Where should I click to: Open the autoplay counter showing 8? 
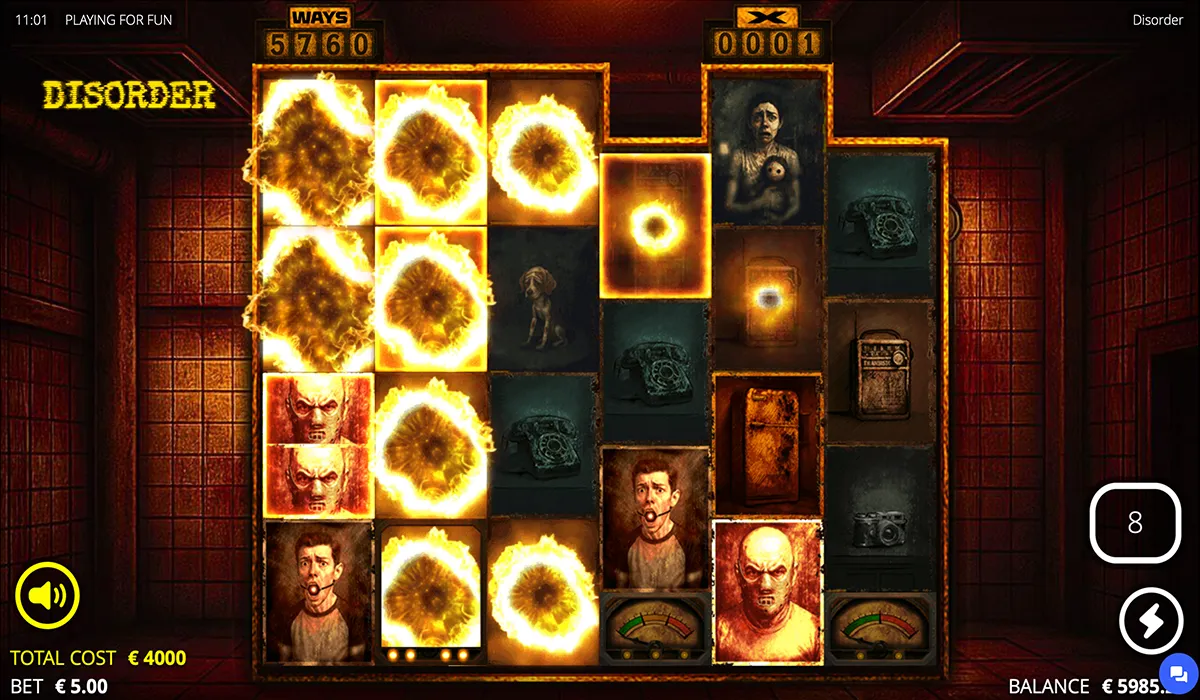1134,523
